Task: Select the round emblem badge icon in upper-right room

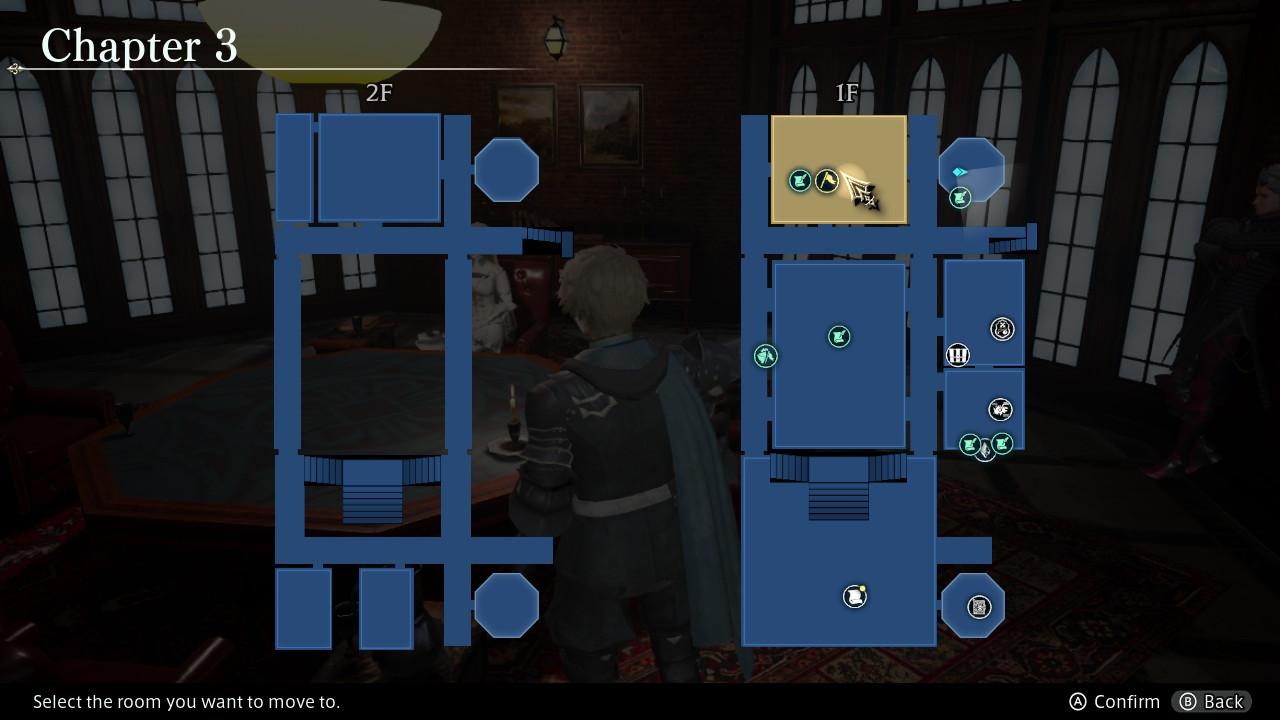Action: tap(1003, 328)
